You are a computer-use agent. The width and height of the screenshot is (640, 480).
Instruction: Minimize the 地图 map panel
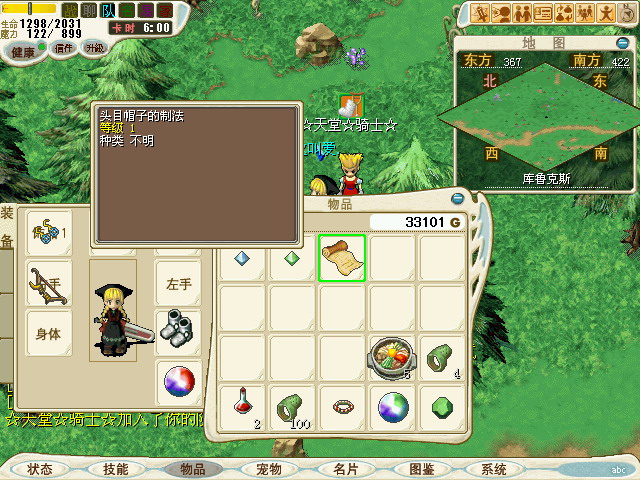coord(621,42)
